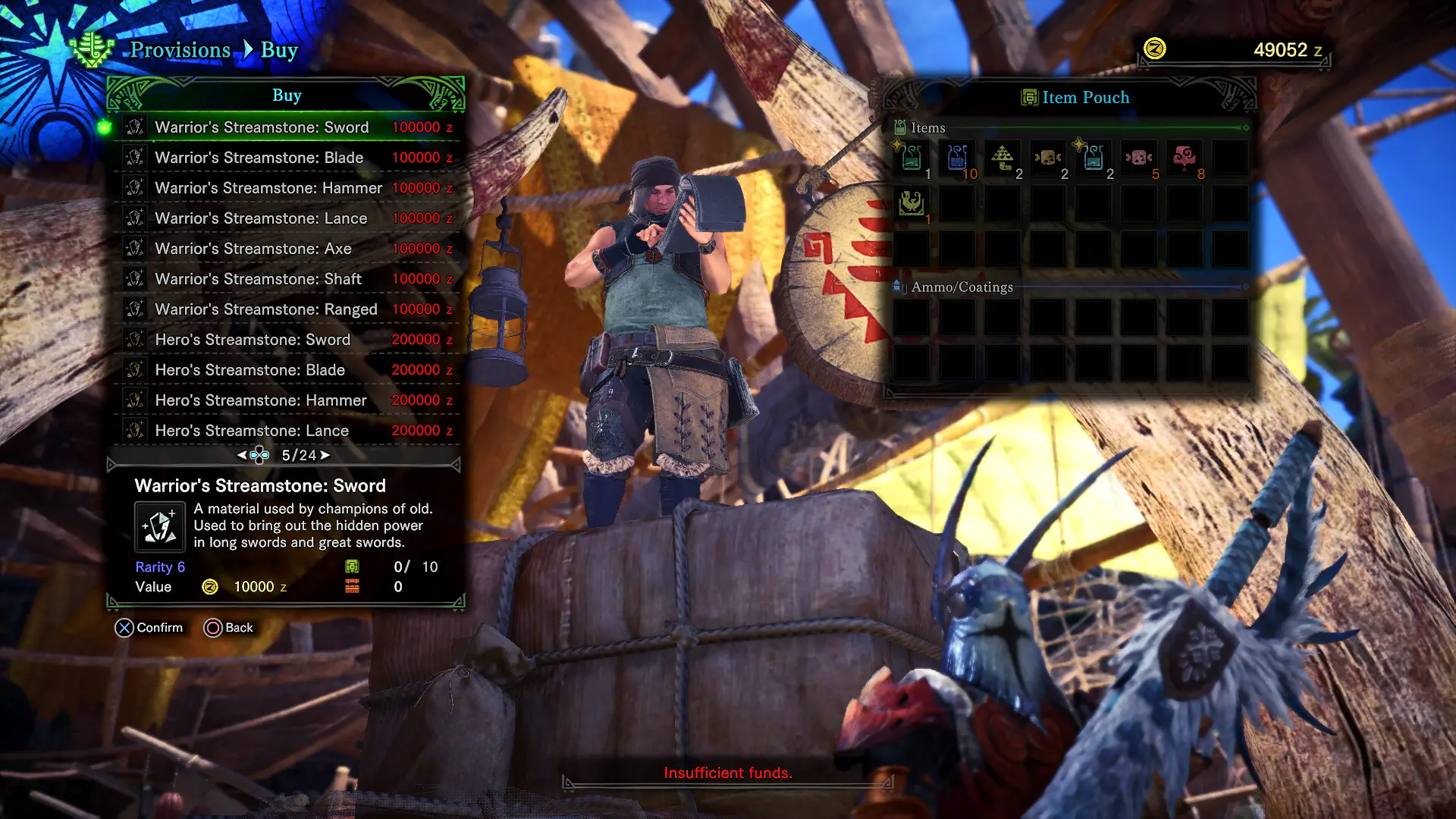
Task: Select Warrior's Streamstone: Sword in the Buy list
Action: [262, 127]
